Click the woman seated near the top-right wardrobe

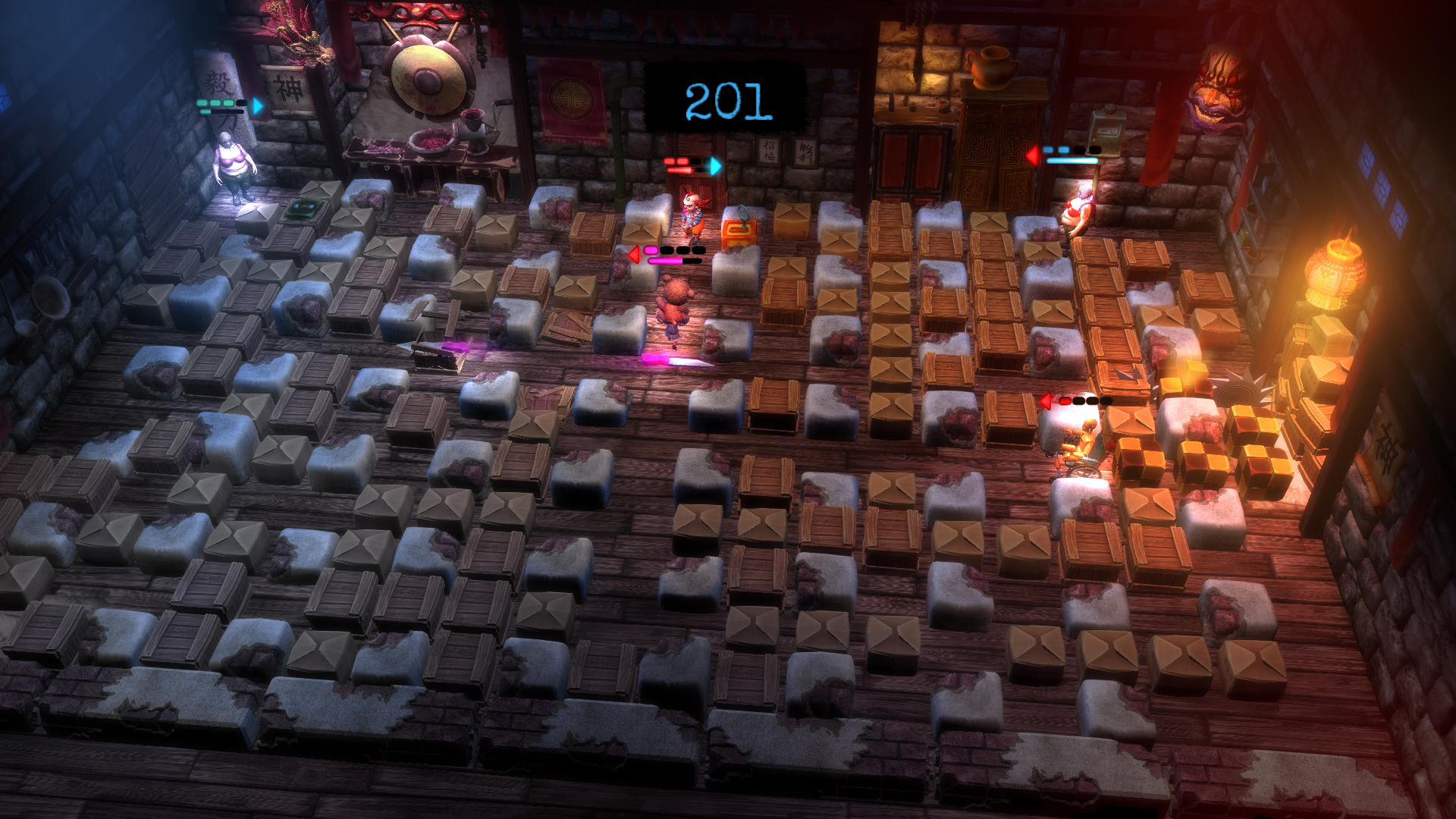(x=1079, y=207)
